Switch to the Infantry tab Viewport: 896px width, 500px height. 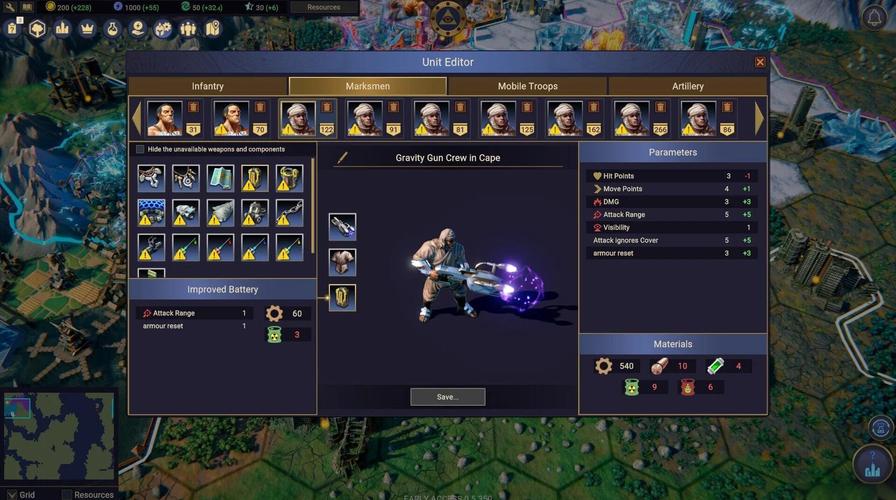(x=208, y=86)
